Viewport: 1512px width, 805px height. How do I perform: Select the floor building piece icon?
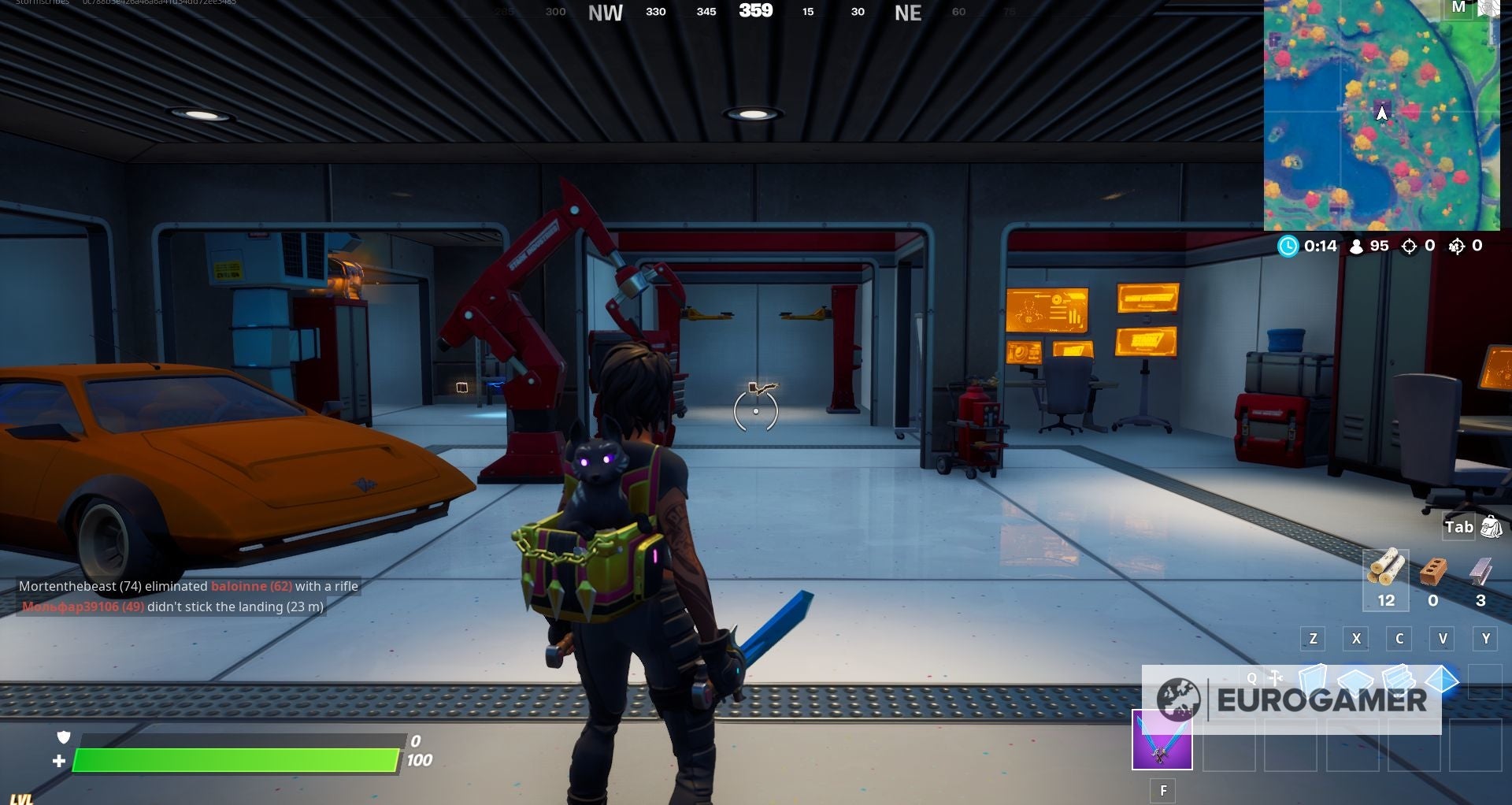pos(1354,683)
